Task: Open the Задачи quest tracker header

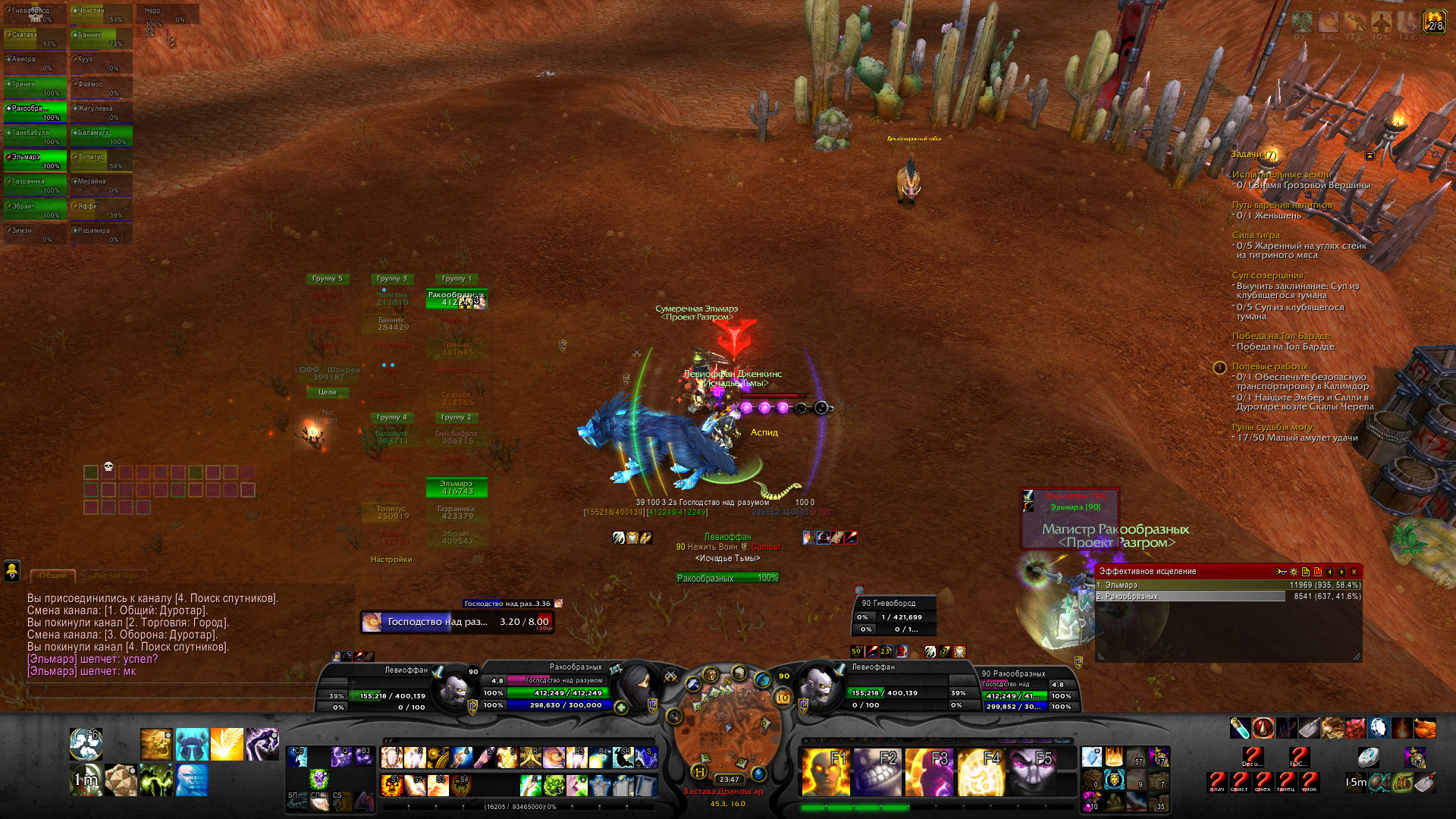Action: click(x=1253, y=155)
